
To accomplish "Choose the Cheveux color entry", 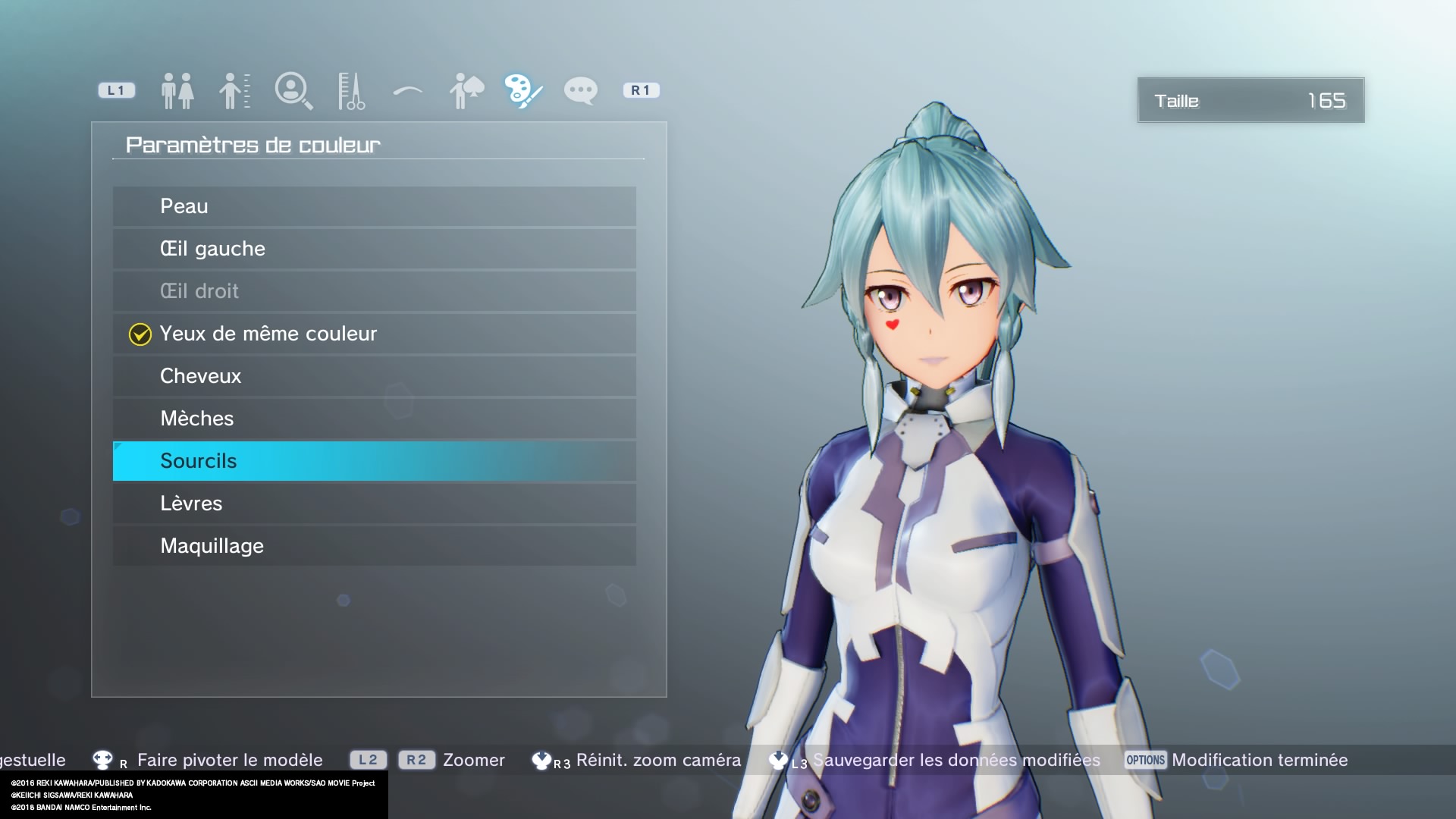I will [374, 376].
